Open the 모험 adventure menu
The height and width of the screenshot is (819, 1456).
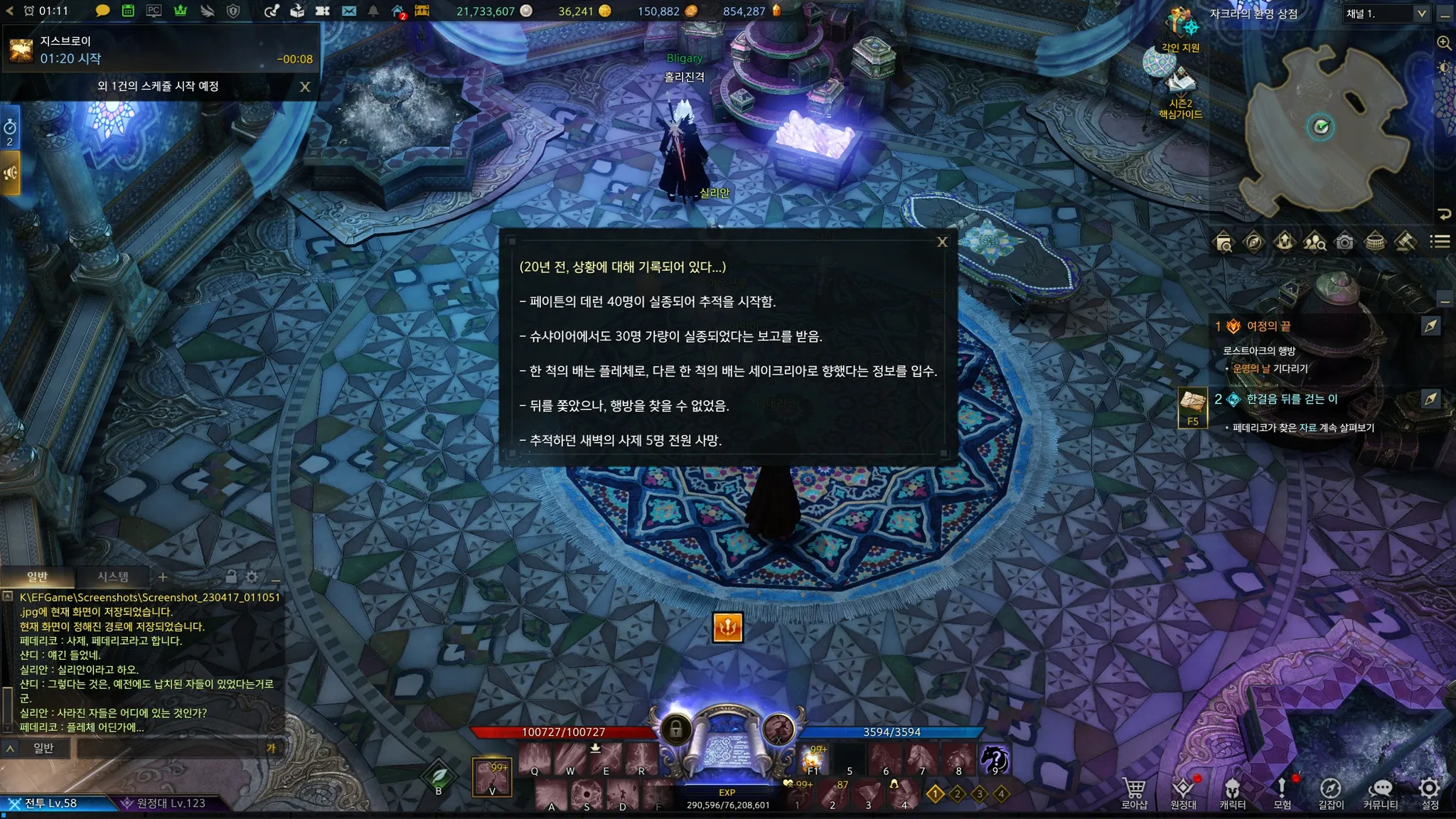(x=1282, y=793)
